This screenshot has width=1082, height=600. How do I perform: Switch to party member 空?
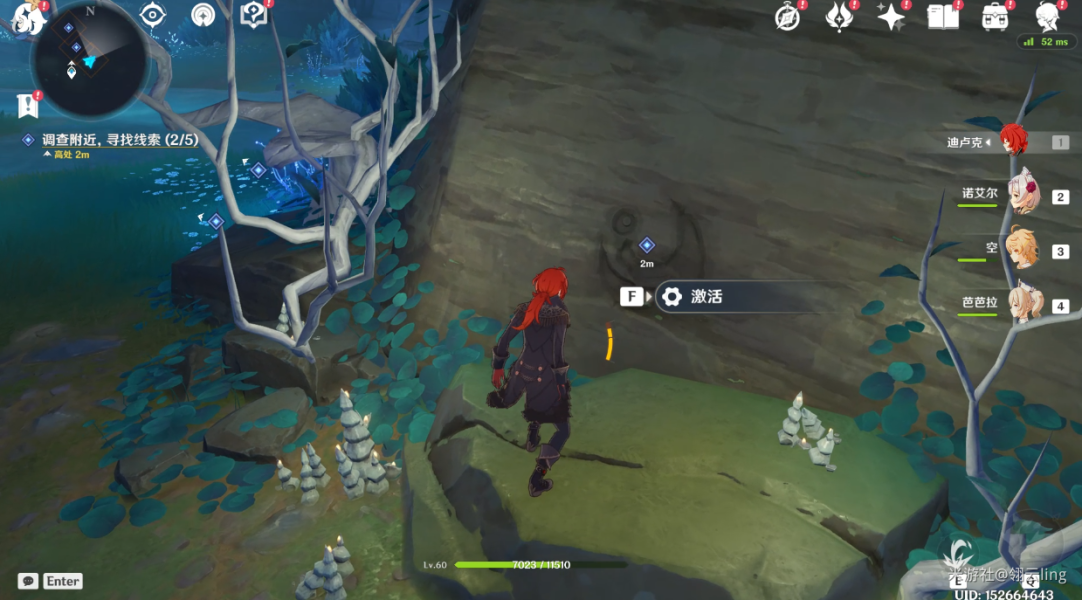tap(1022, 250)
